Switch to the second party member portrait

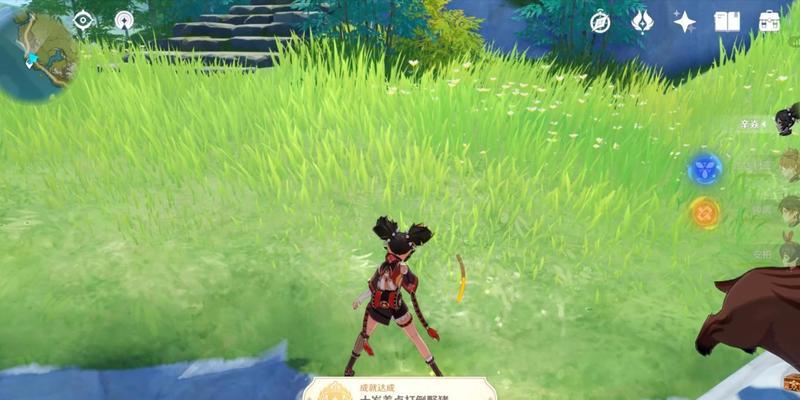(787, 164)
